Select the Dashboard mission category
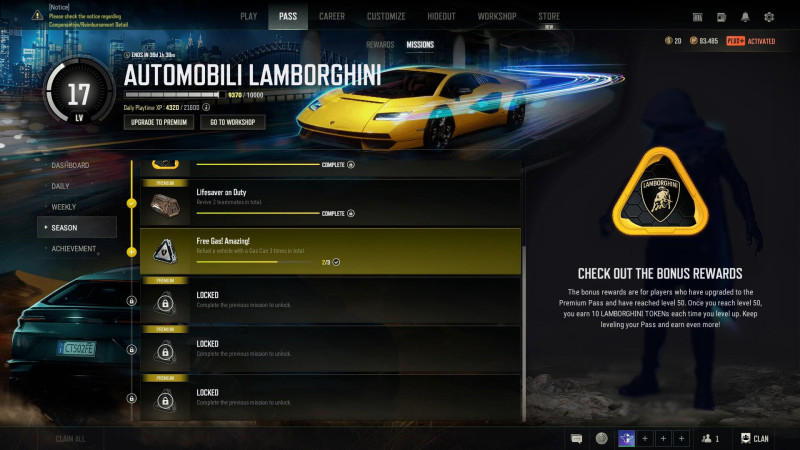The height and width of the screenshot is (450, 800). click(x=70, y=165)
